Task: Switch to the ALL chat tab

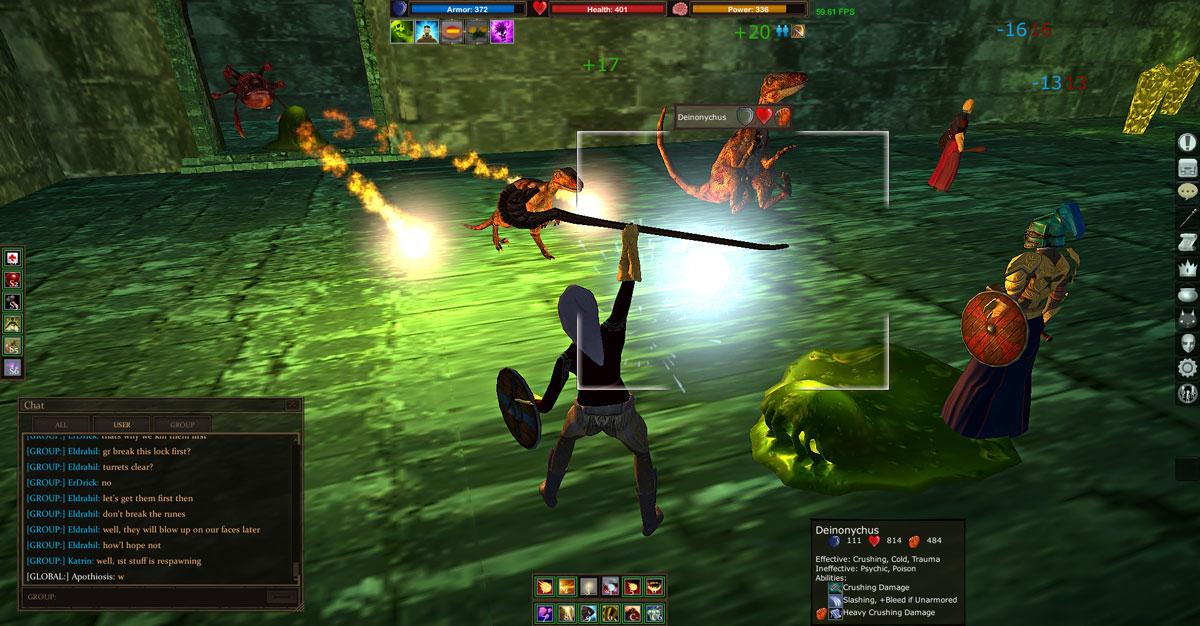Action: point(61,424)
